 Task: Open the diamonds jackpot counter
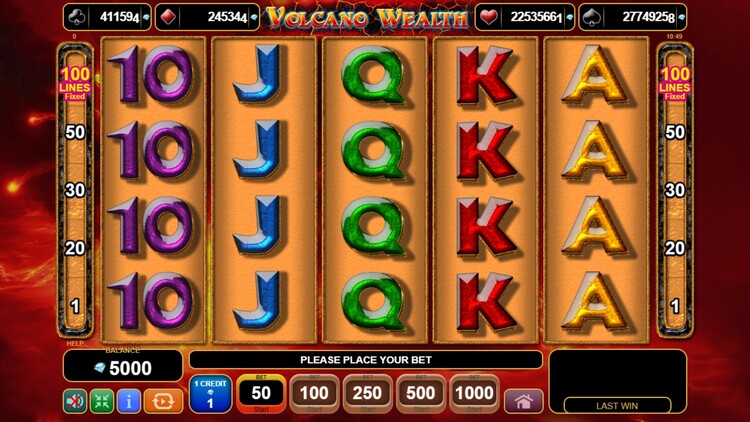coord(208,17)
